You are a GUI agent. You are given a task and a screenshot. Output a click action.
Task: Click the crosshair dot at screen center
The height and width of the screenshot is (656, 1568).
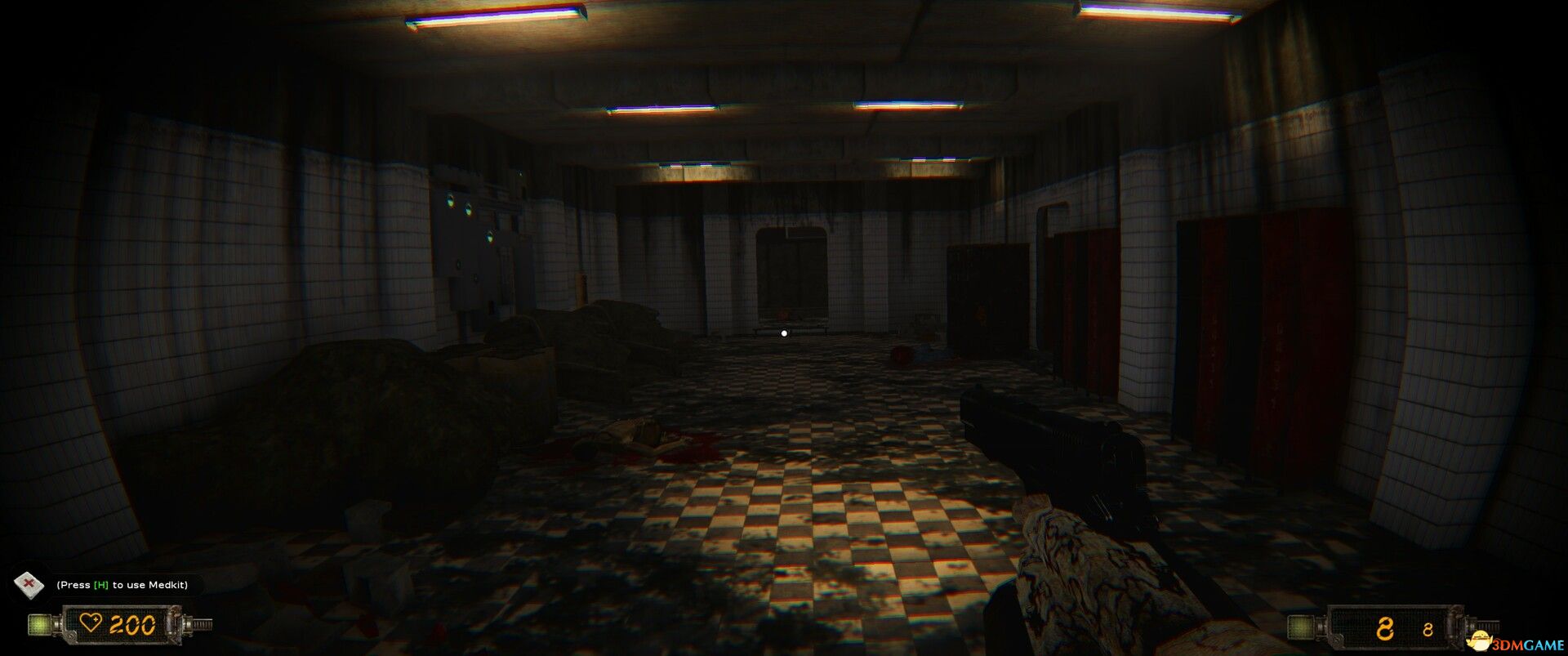click(x=784, y=332)
